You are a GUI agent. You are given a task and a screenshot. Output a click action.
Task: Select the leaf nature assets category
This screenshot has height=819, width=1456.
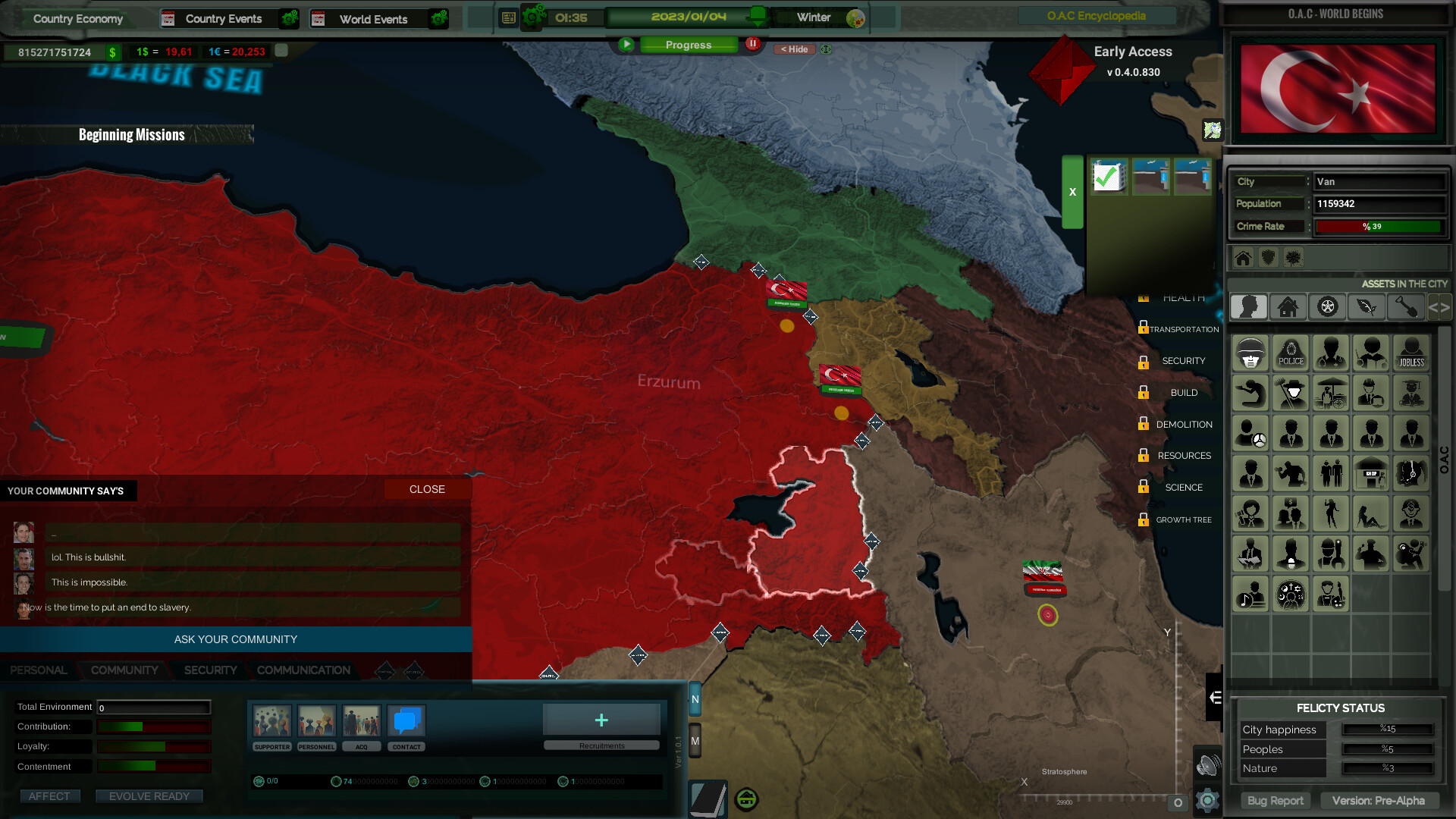[1367, 307]
